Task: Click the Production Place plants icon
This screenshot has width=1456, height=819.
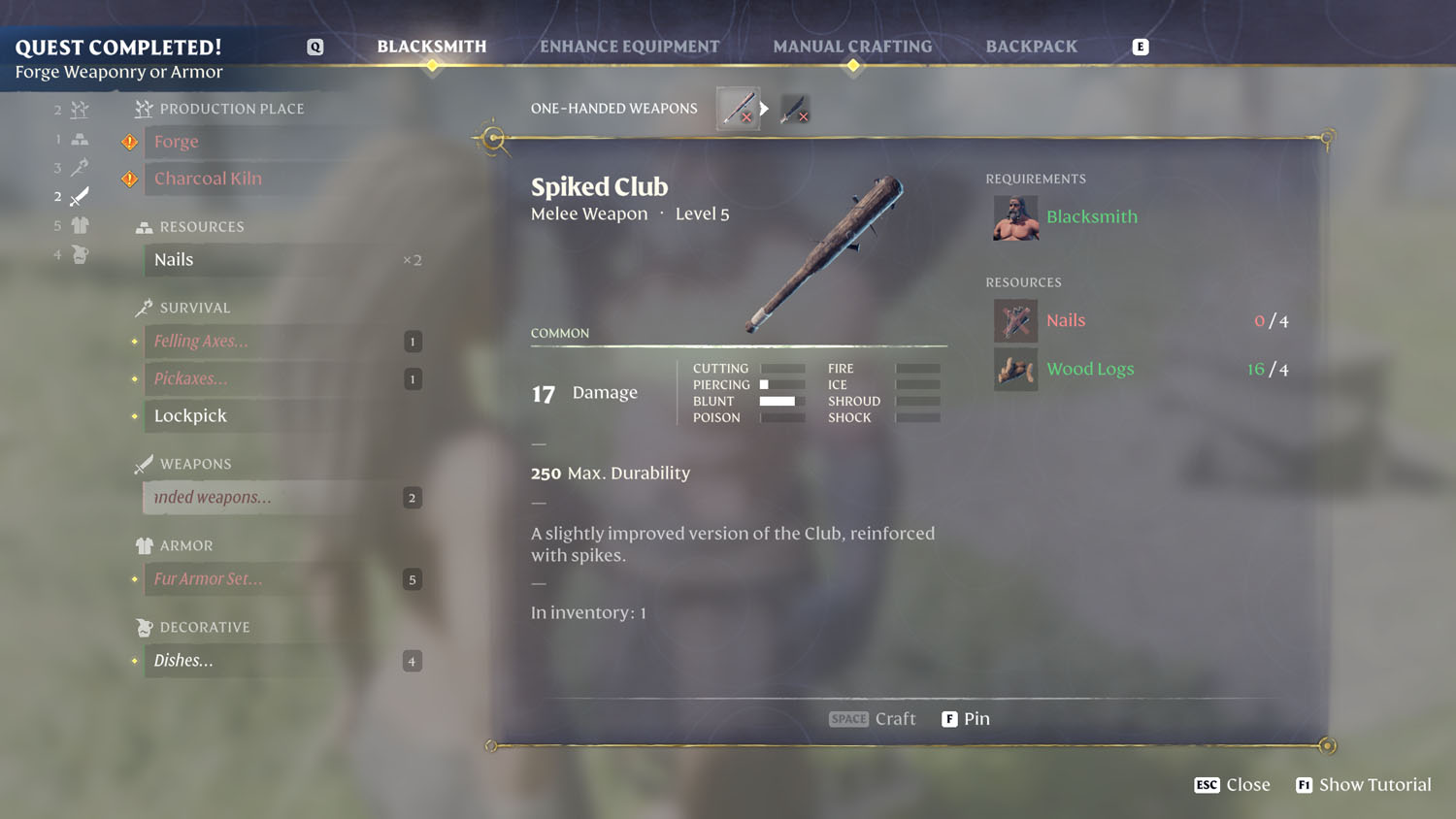Action: (79, 110)
